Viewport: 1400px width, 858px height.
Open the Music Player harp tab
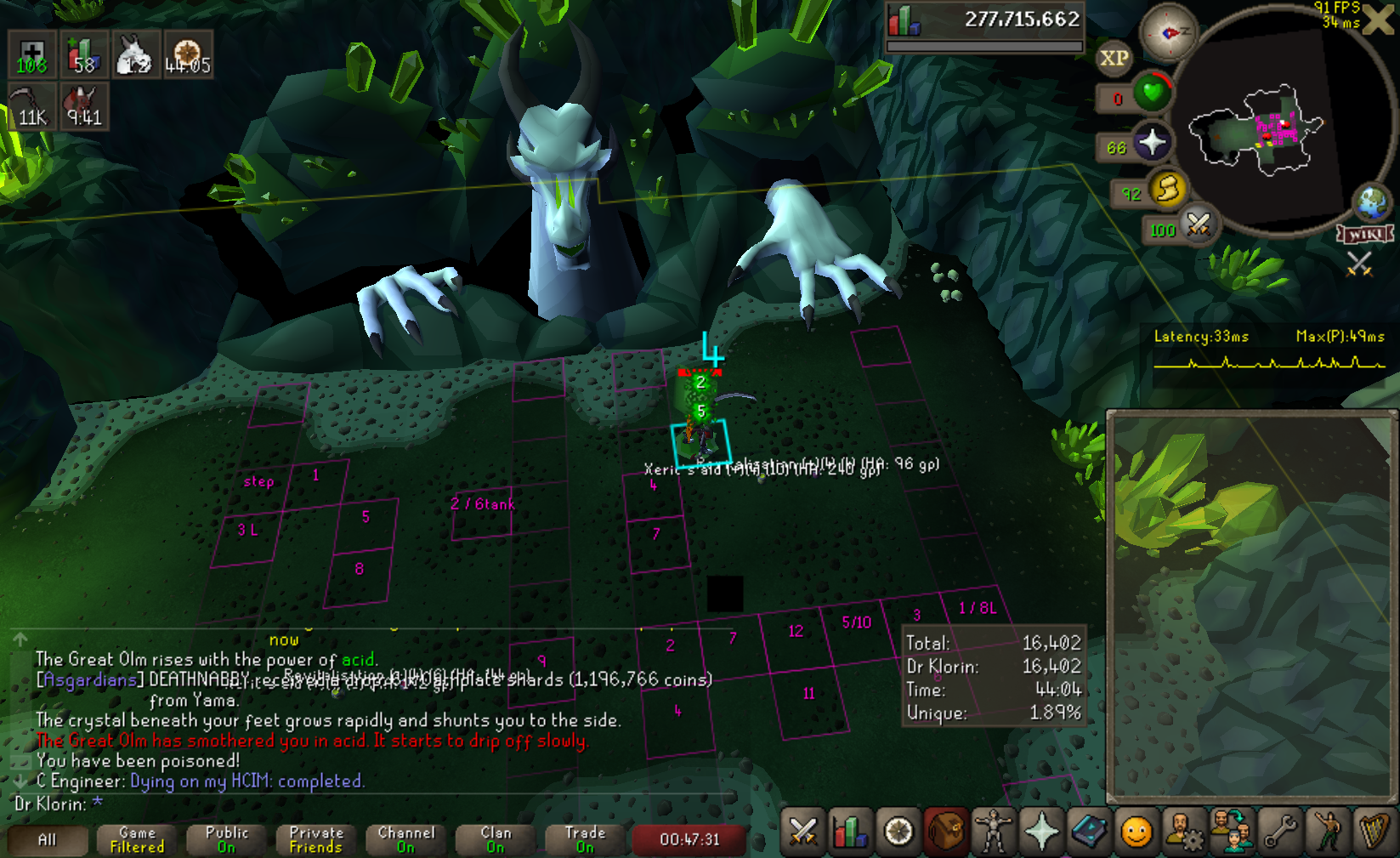pyautogui.click(x=1374, y=831)
